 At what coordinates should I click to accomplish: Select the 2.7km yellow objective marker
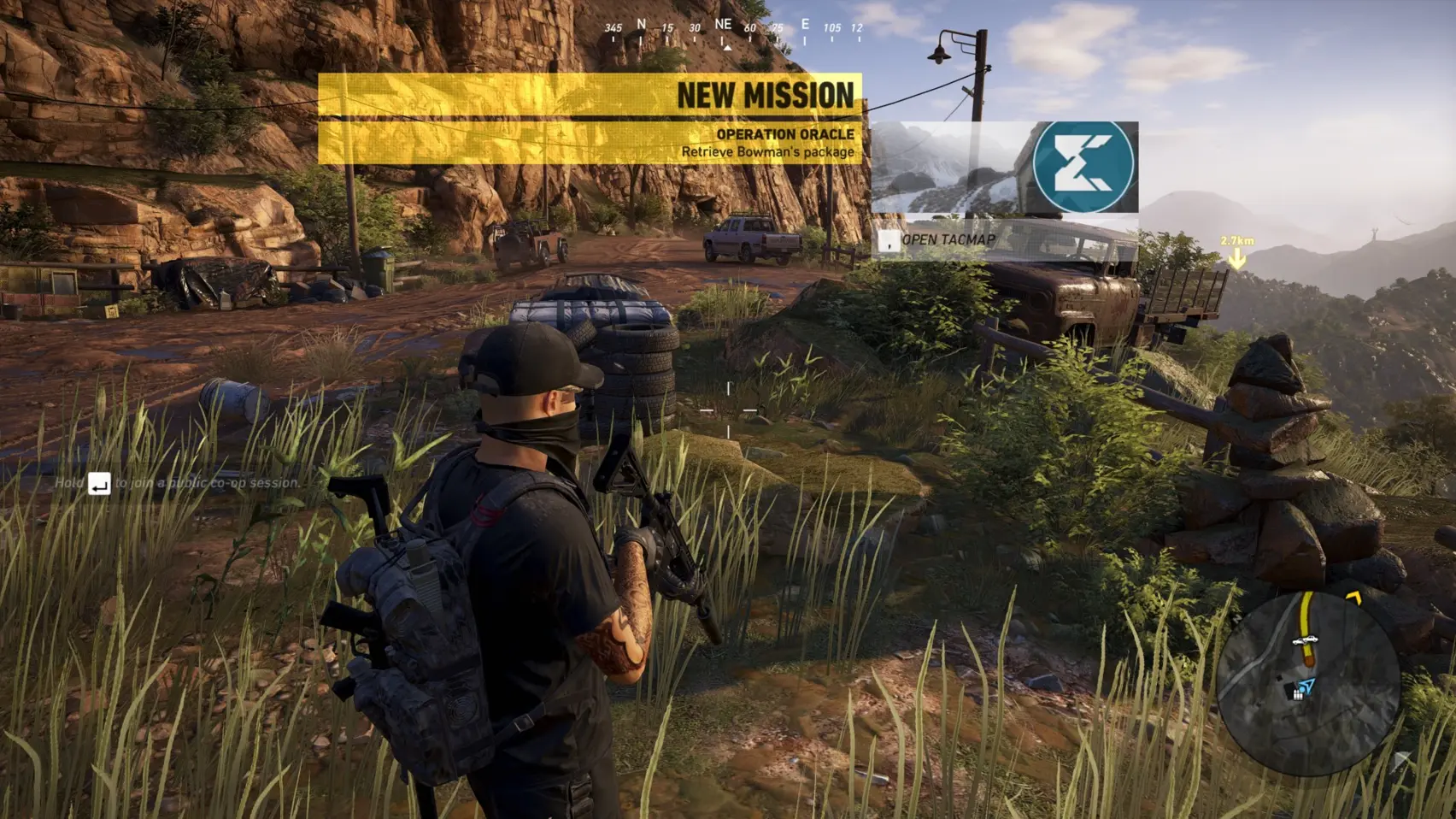coord(1236,256)
